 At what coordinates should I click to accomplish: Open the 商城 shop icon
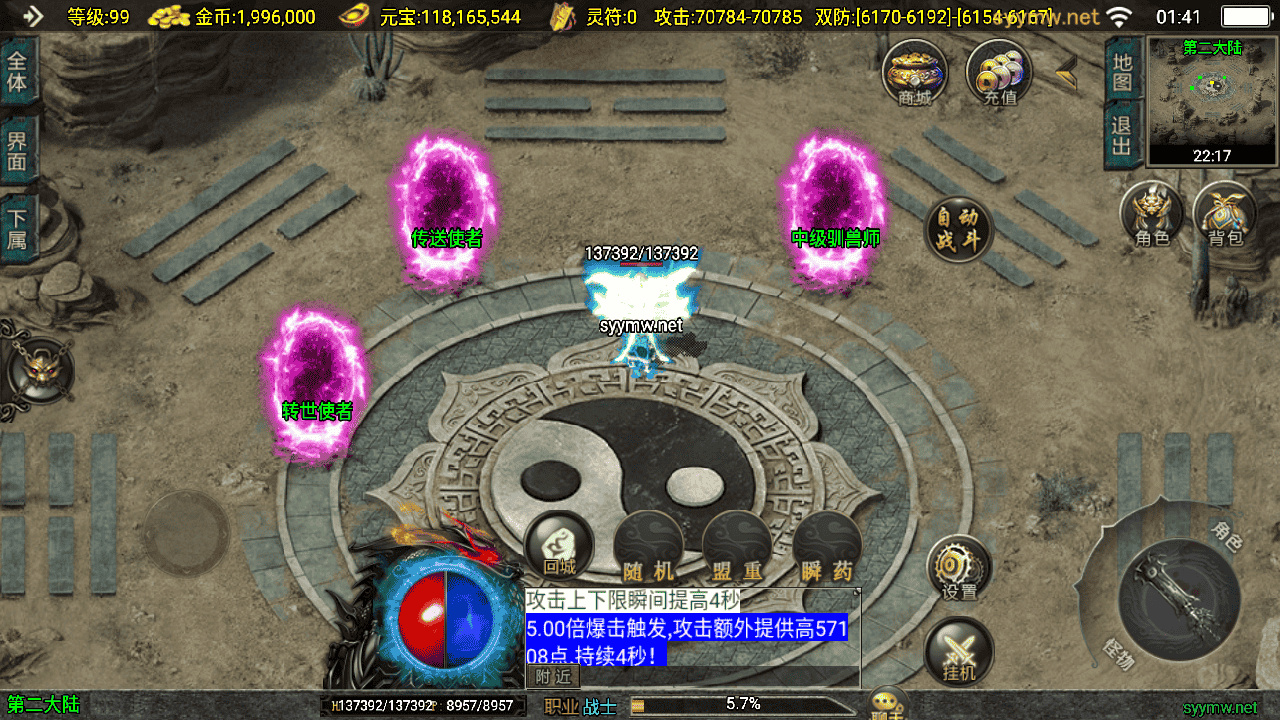(914, 72)
